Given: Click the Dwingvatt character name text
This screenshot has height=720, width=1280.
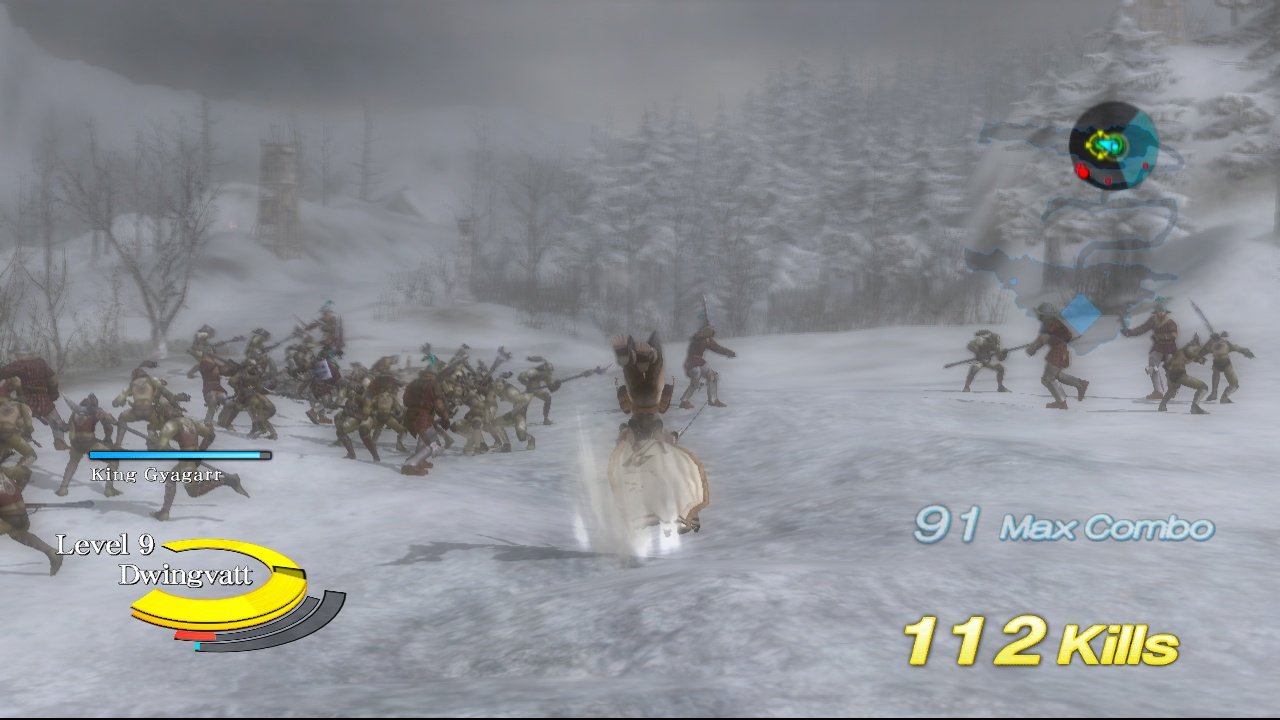Looking at the screenshot, I should click(x=183, y=575).
